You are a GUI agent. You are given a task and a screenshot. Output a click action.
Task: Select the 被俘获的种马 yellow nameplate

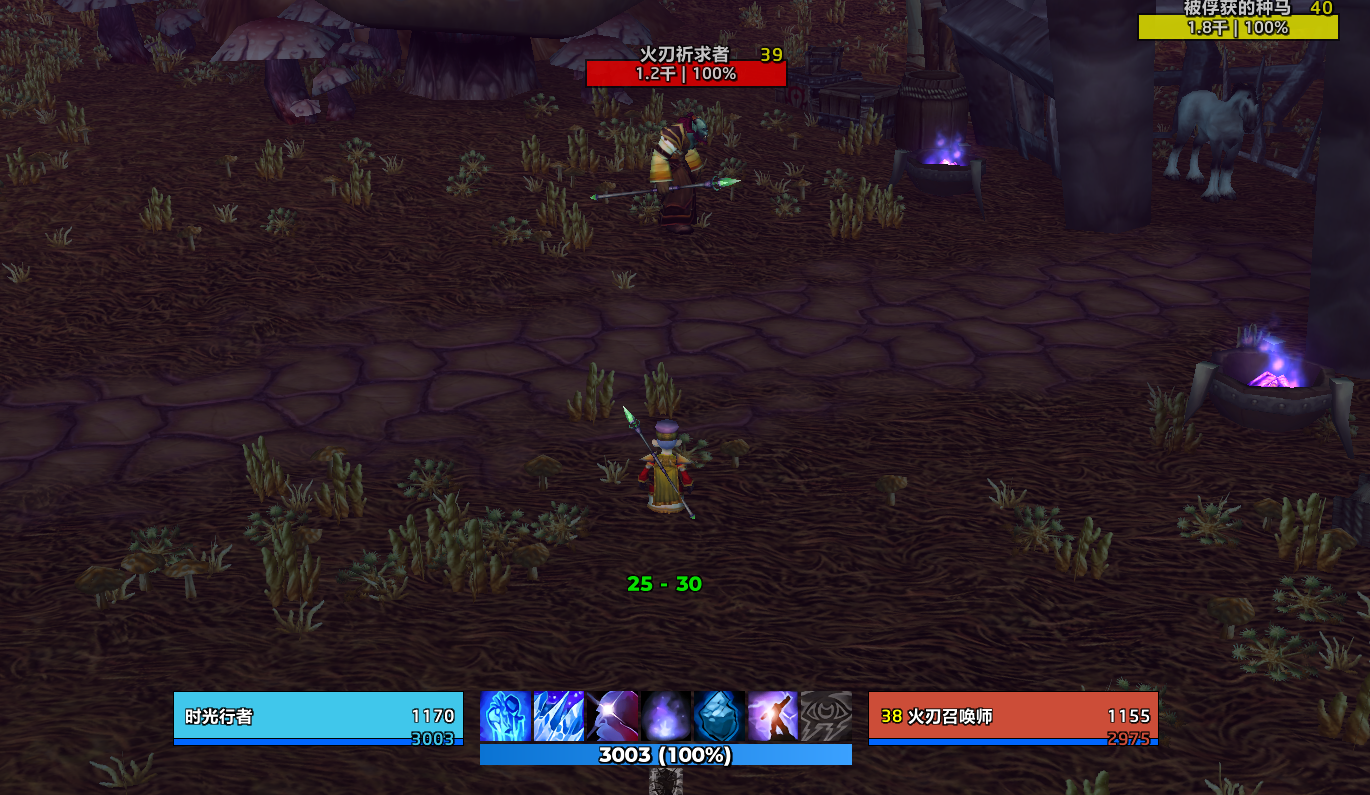tap(1238, 27)
